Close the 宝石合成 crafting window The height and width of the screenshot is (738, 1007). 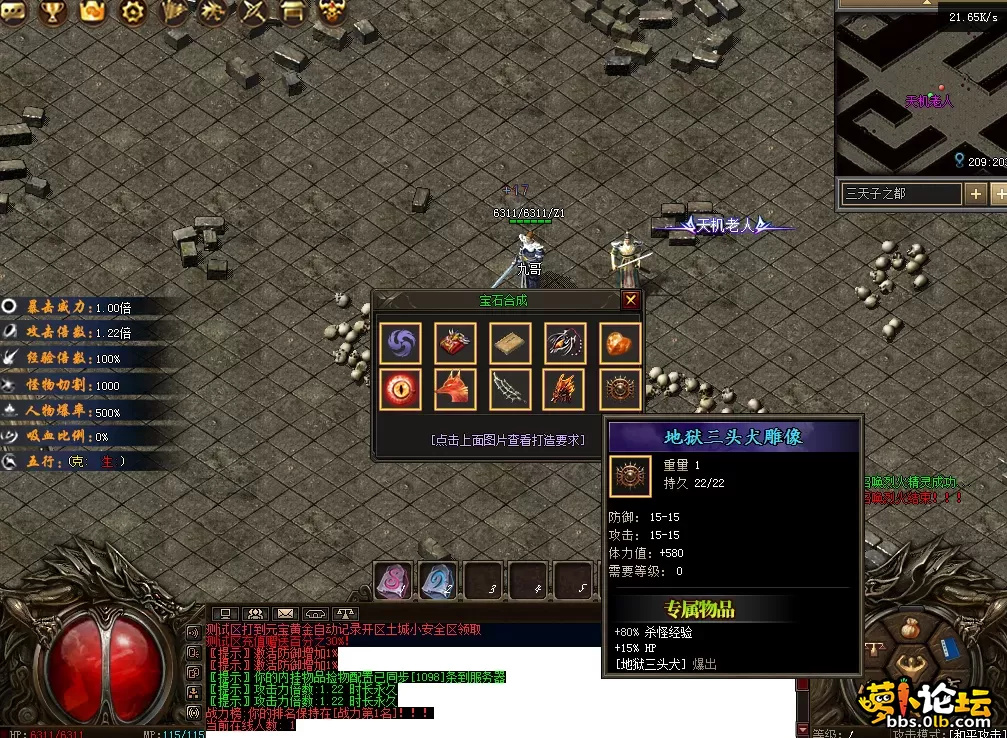pyautogui.click(x=630, y=300)
